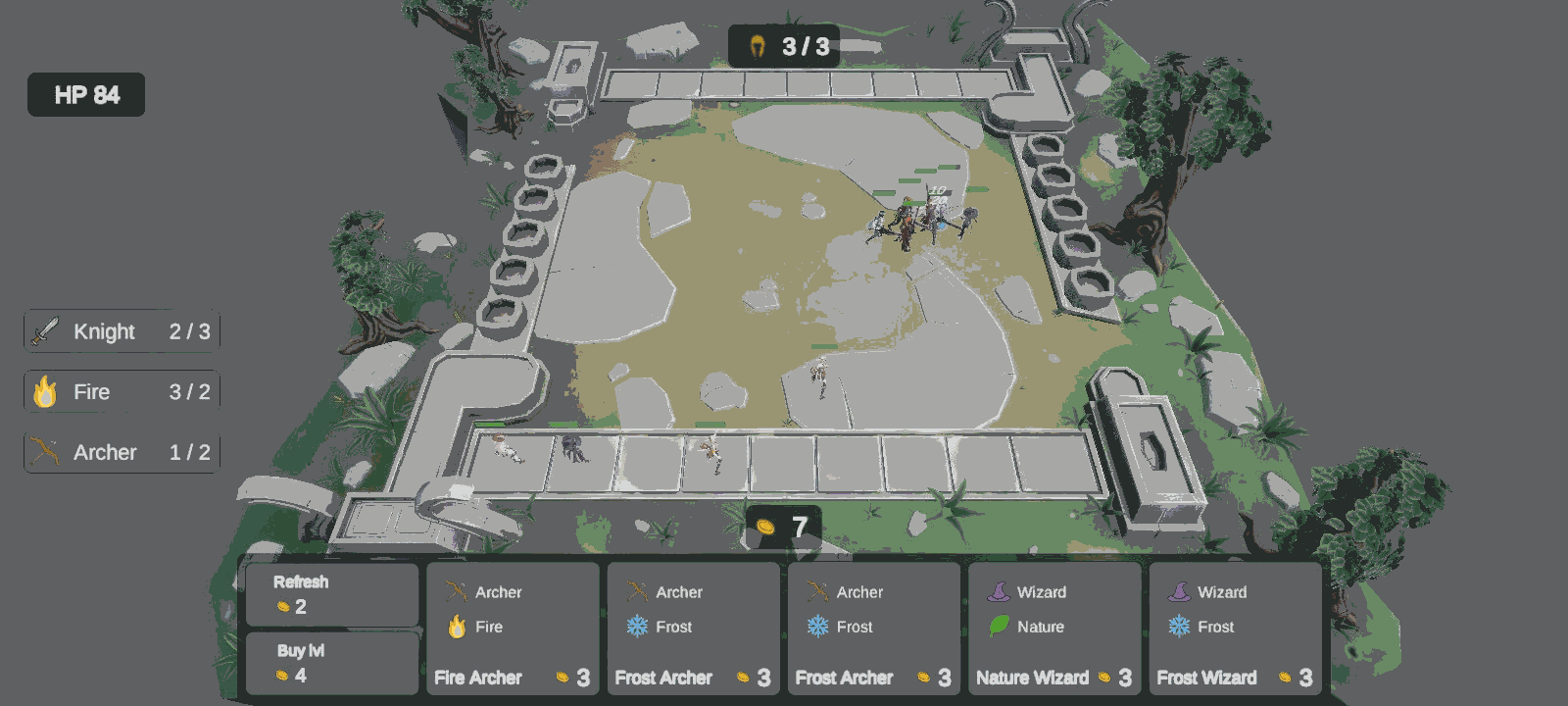The width and height of the screenshot is (1568, 706).
Task: Select the Frost Wizard shop card
Action: pyautogui.click(x=1235, y=629)
